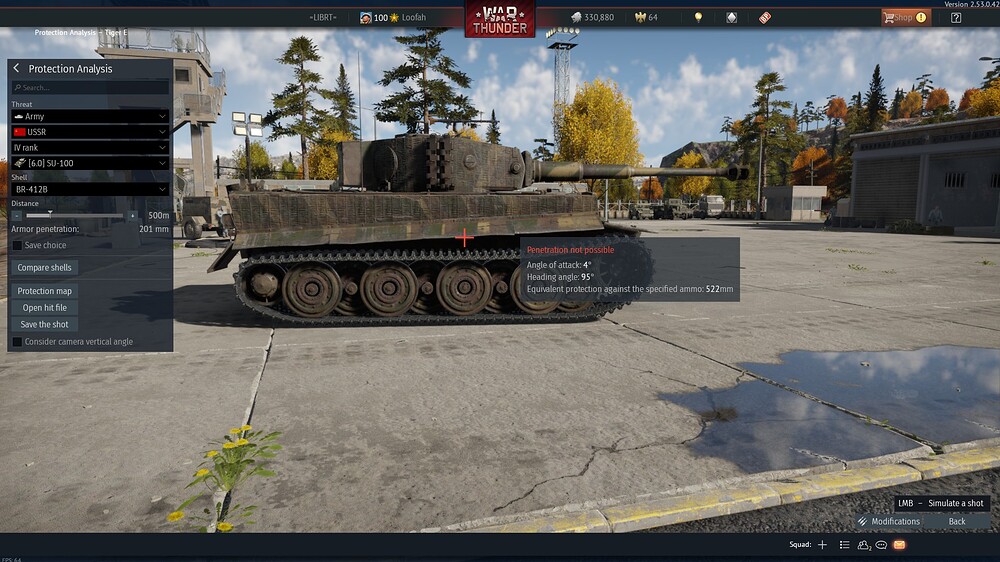Image resolution: width=1000 pixels, height=562 pixels.
Task: Change the IV rank dropdown
Action: [90, 147]
